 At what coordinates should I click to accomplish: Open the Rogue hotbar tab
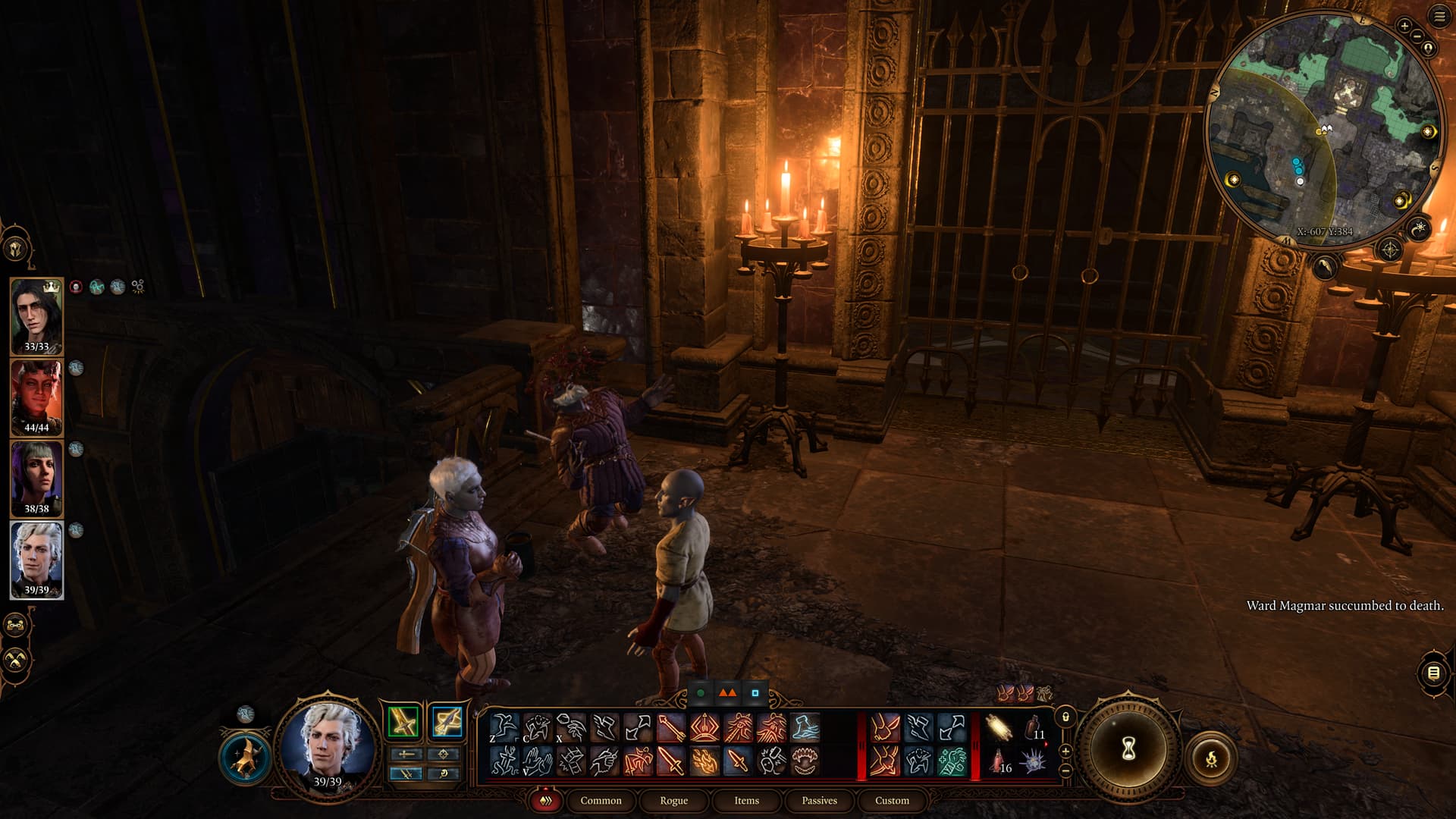tap(673, 801)
